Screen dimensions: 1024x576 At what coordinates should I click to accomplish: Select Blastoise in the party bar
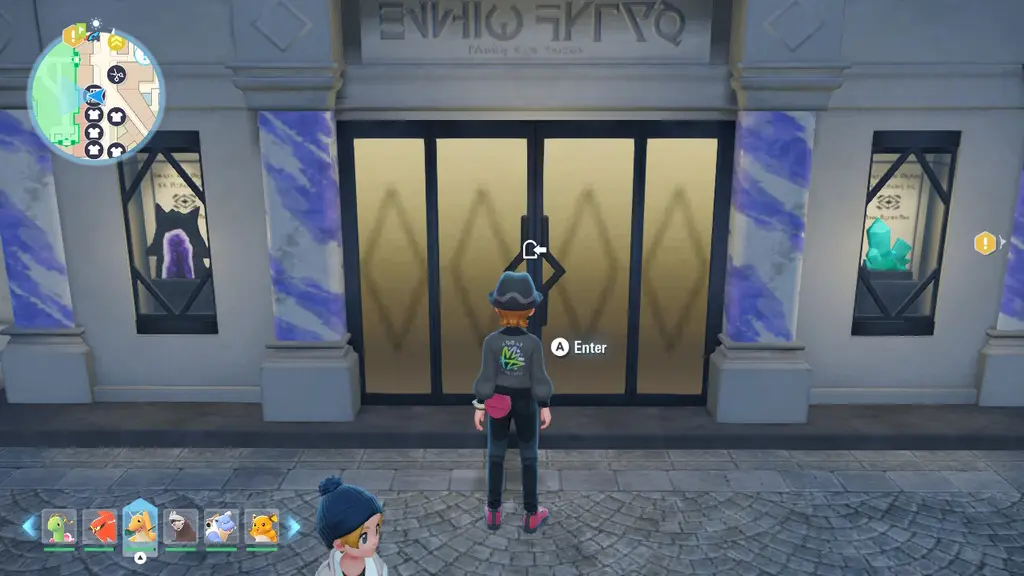point(222,526)
